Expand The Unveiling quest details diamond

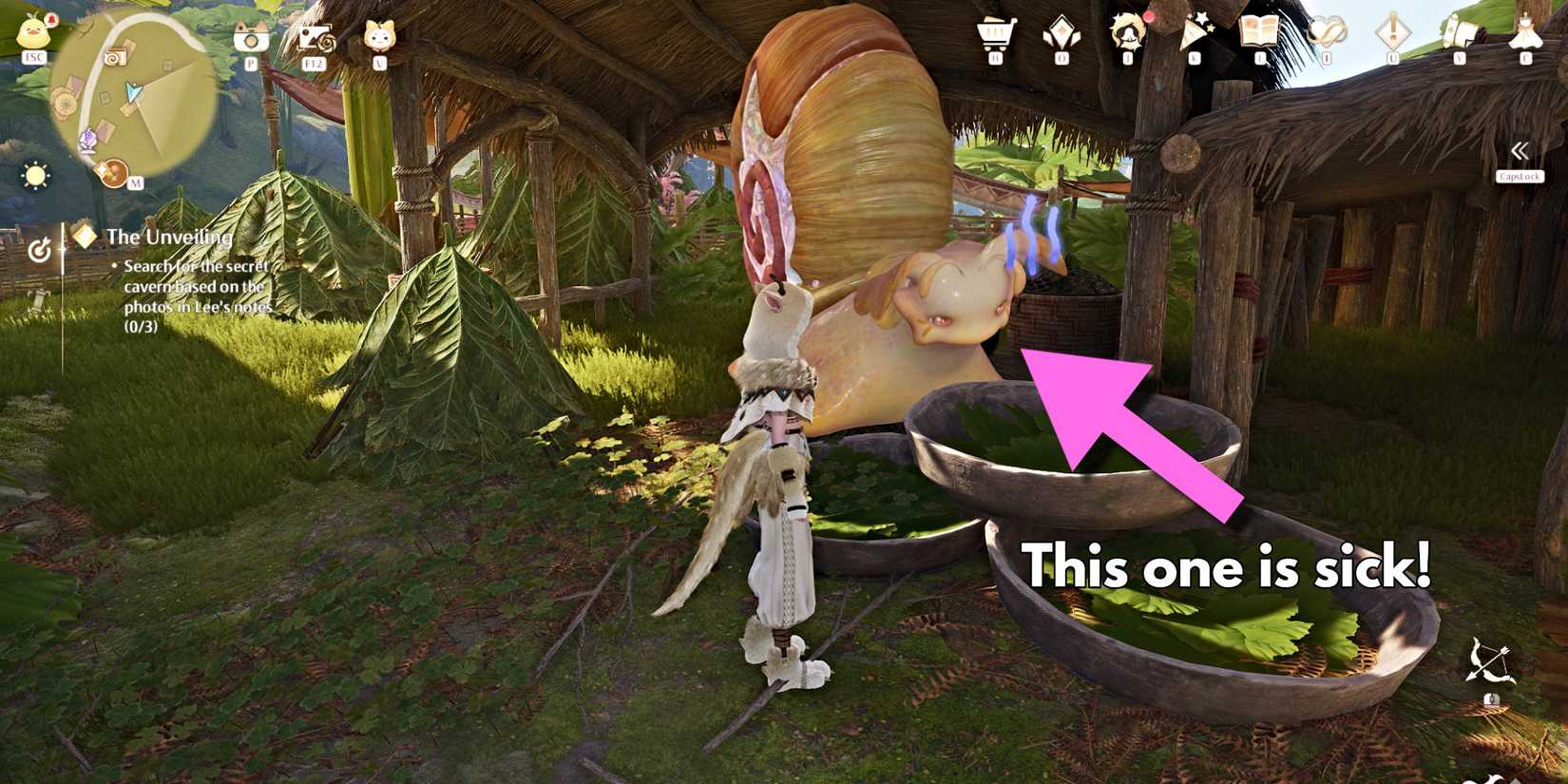click(x=84, y=236)
